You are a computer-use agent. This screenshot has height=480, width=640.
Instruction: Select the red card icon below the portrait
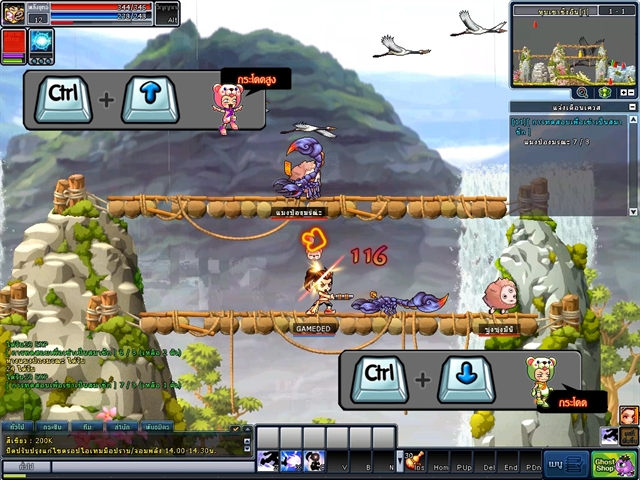14,44
